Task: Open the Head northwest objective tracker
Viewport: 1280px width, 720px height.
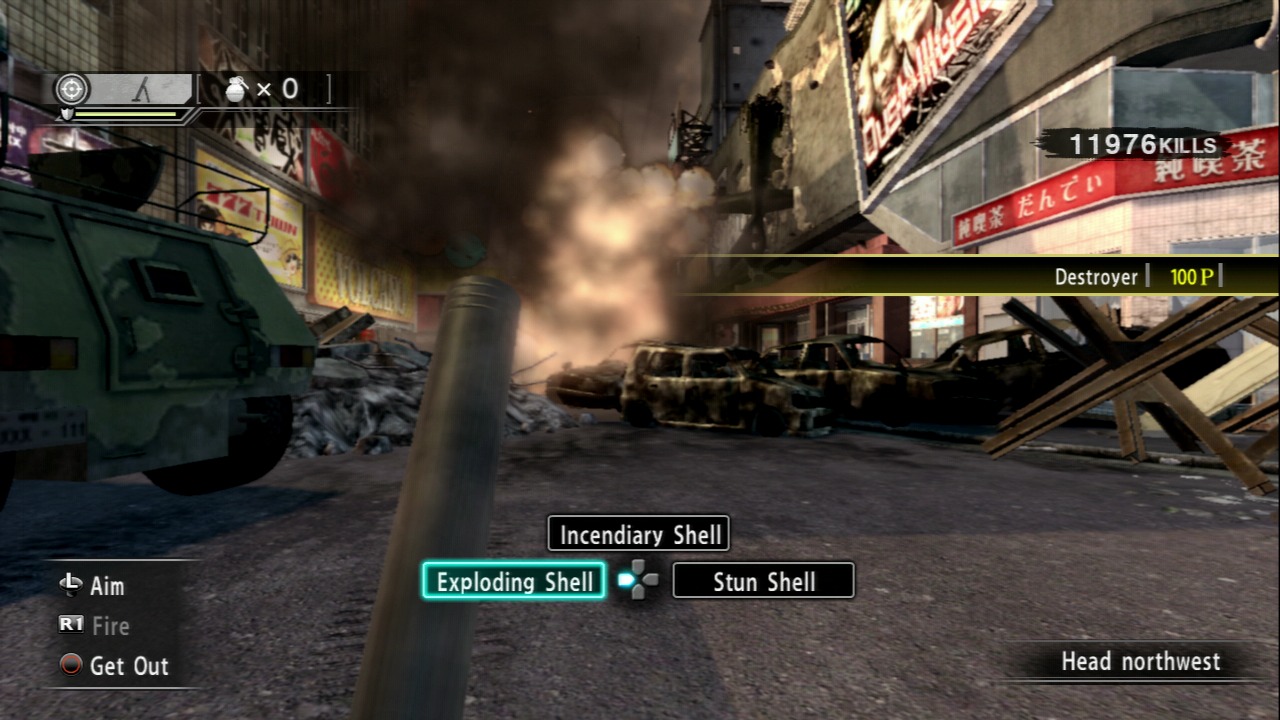Action: point(1140,661)
